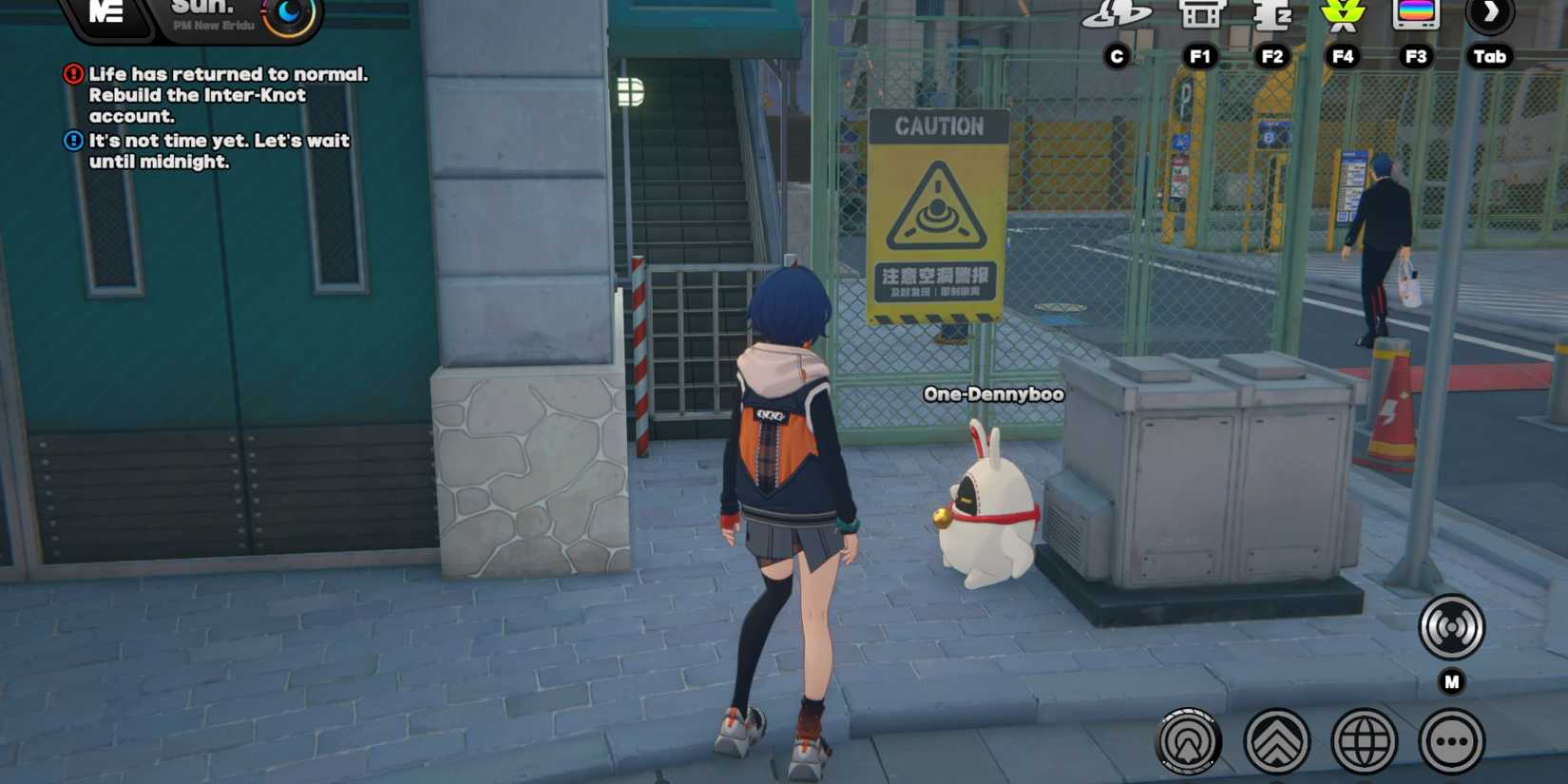Select the Z-puzzle piece icon bound to F2

pyautogui.click(x=1271, y=17)
